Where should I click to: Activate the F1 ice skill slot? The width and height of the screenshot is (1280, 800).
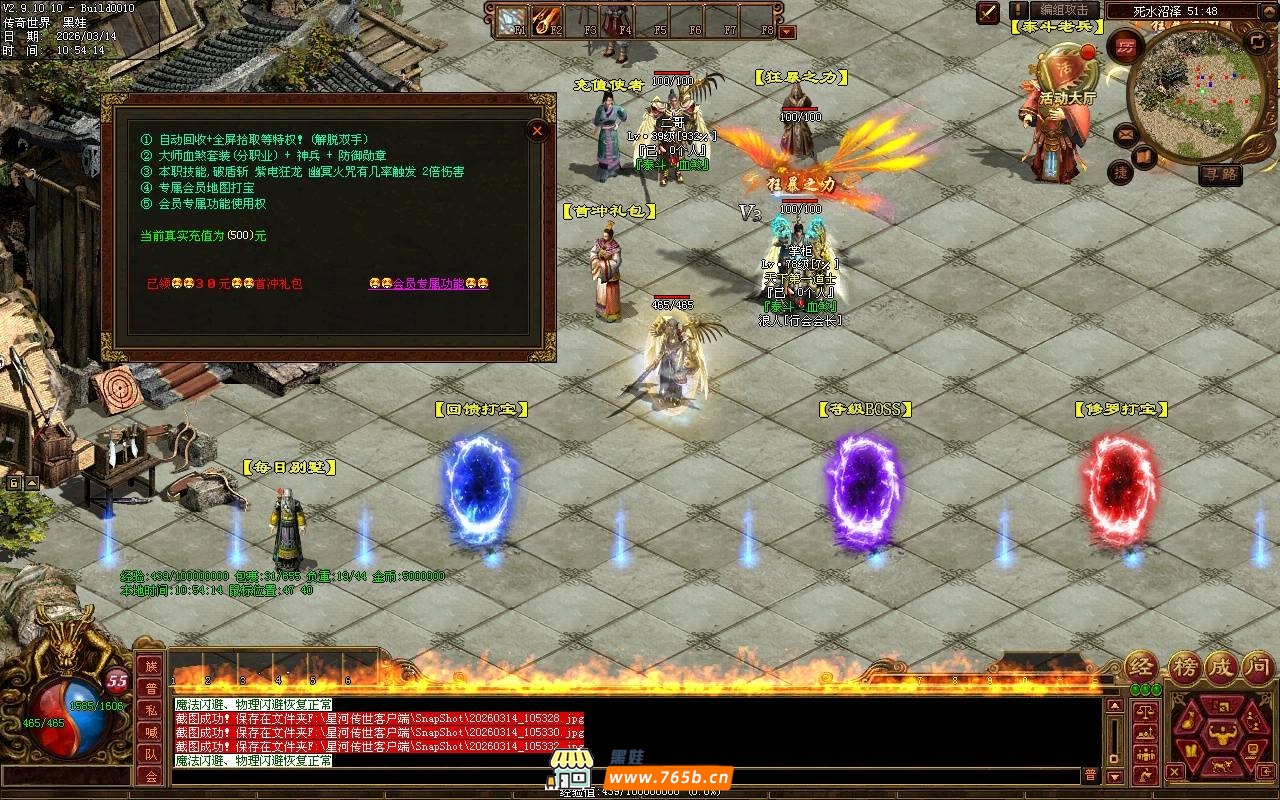pos(513,19)
